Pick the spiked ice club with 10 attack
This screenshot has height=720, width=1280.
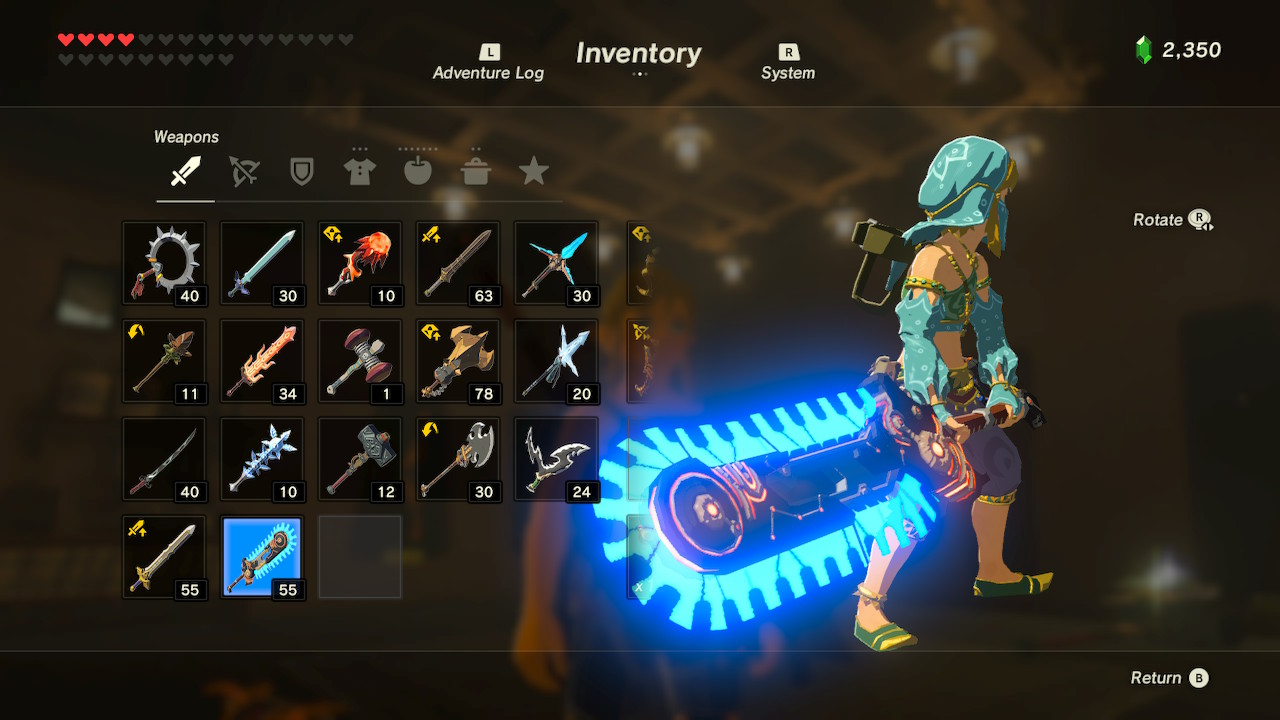262,459
